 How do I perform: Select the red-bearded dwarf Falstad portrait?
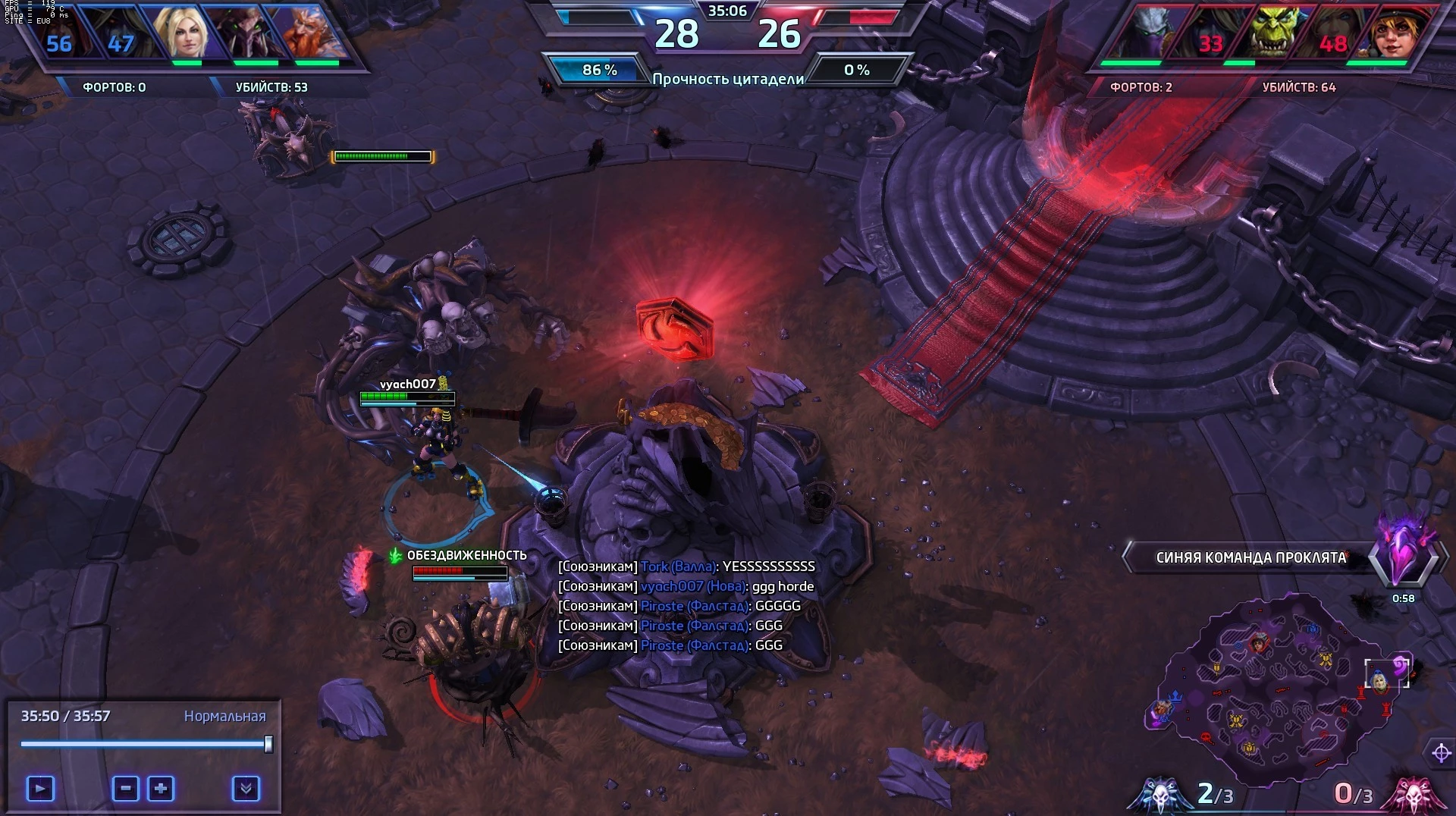point(309,33)
